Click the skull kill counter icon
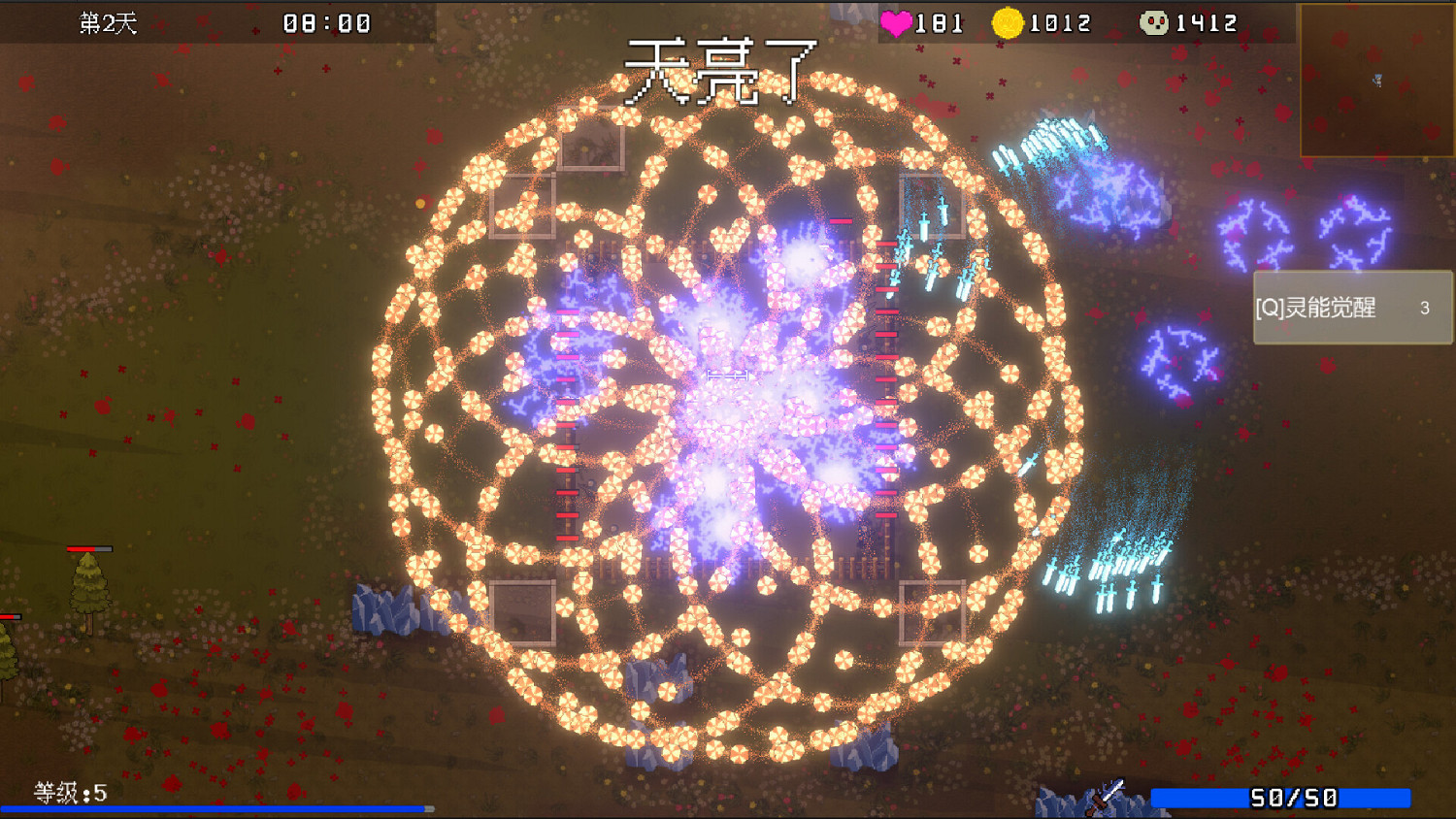 point(1155,22)
